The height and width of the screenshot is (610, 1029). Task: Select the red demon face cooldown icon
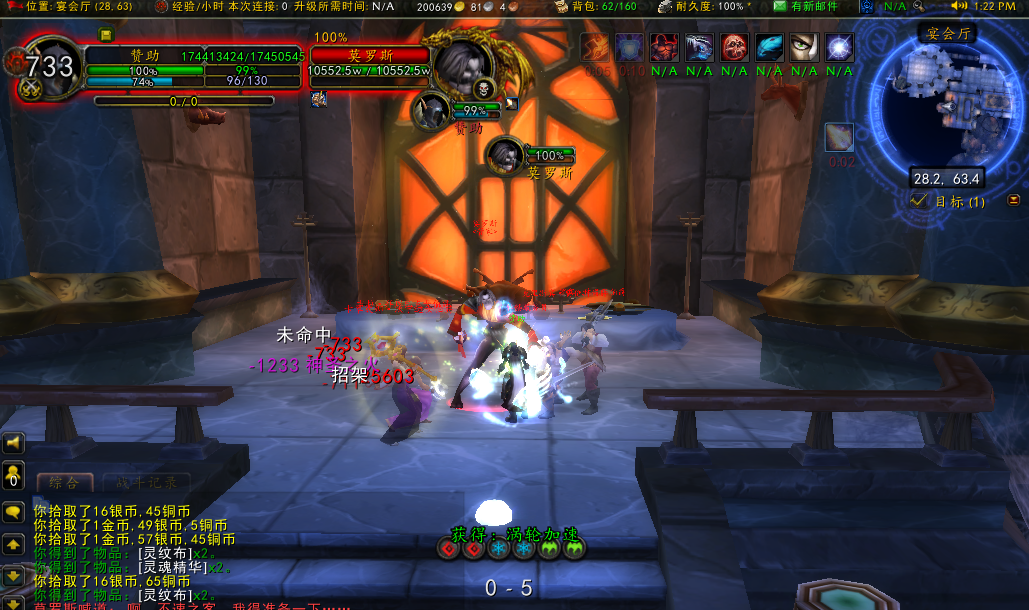coord(665,47)
